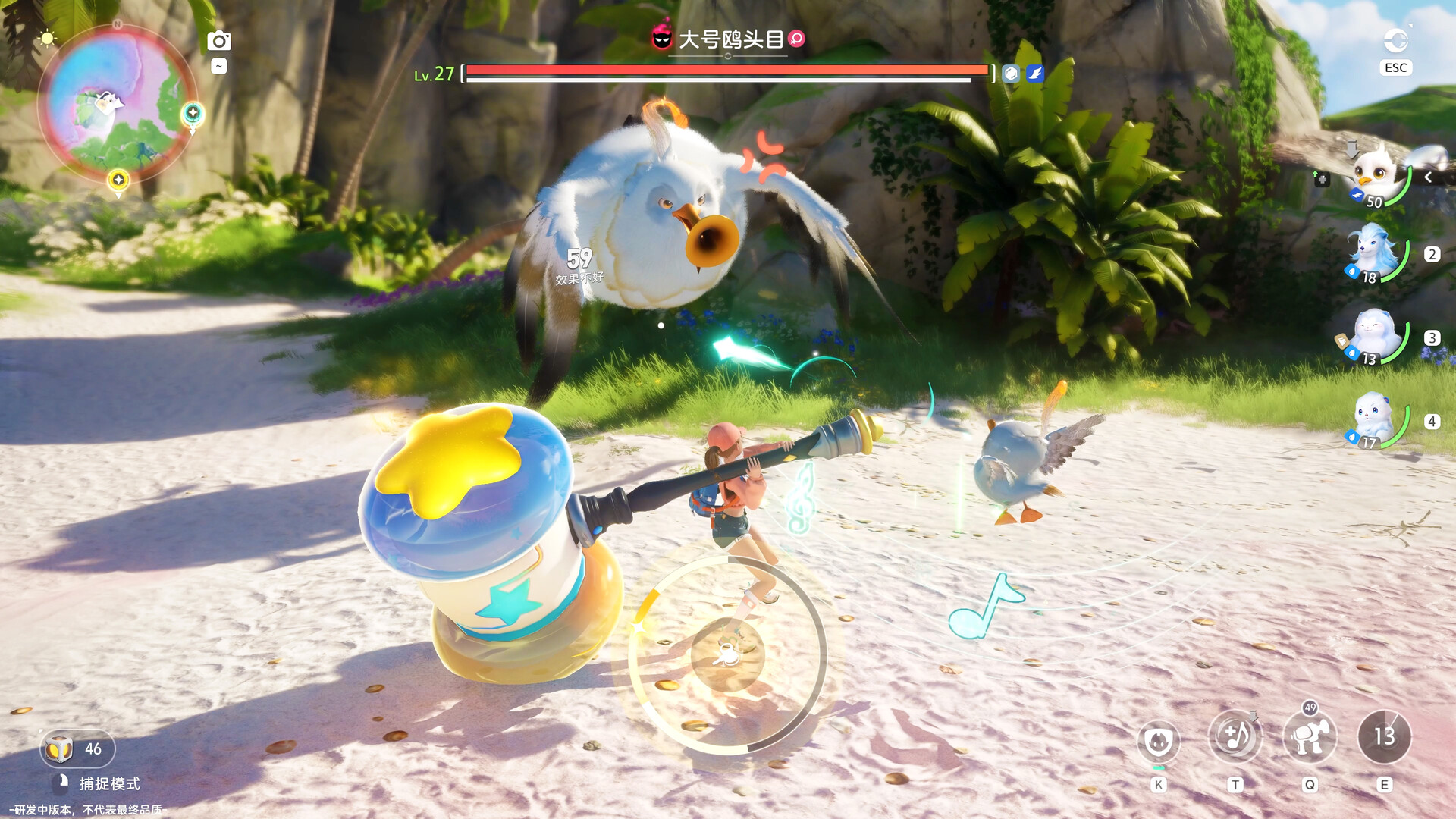Activate the toy robot skill with 49 badge
The image size is (1456, 819).
point(1309,737)
